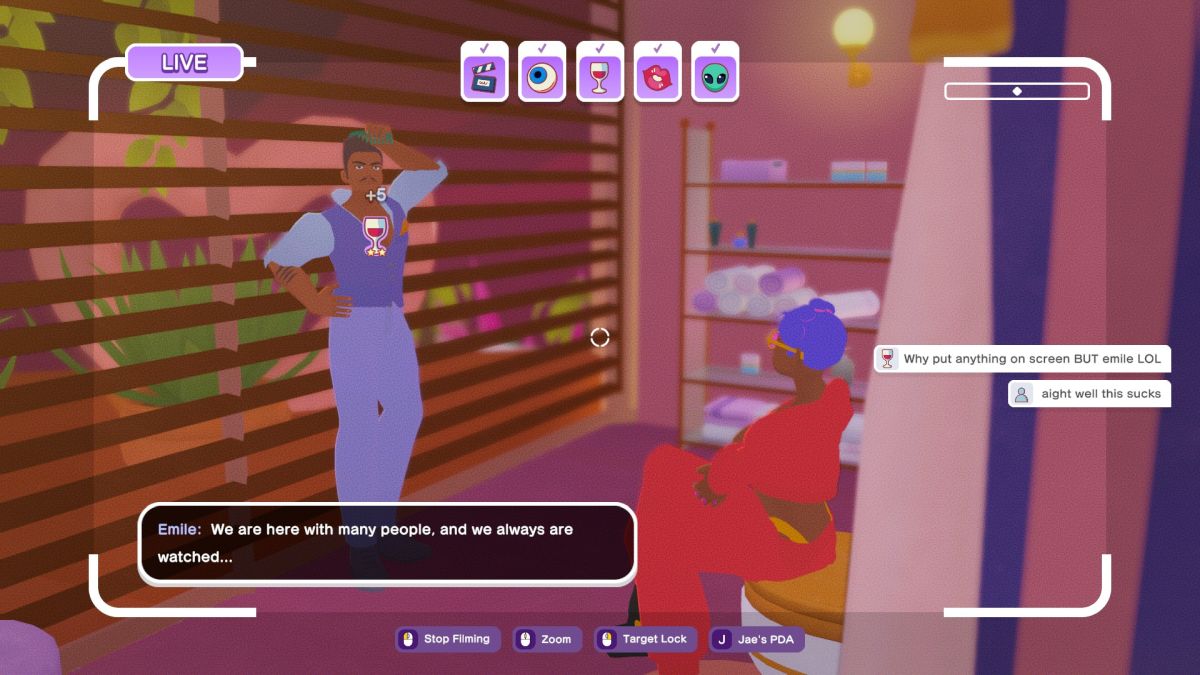Screen dimensions: 1200x675
Task: Activate the Zoom control
Action: (x=546, y=639)
